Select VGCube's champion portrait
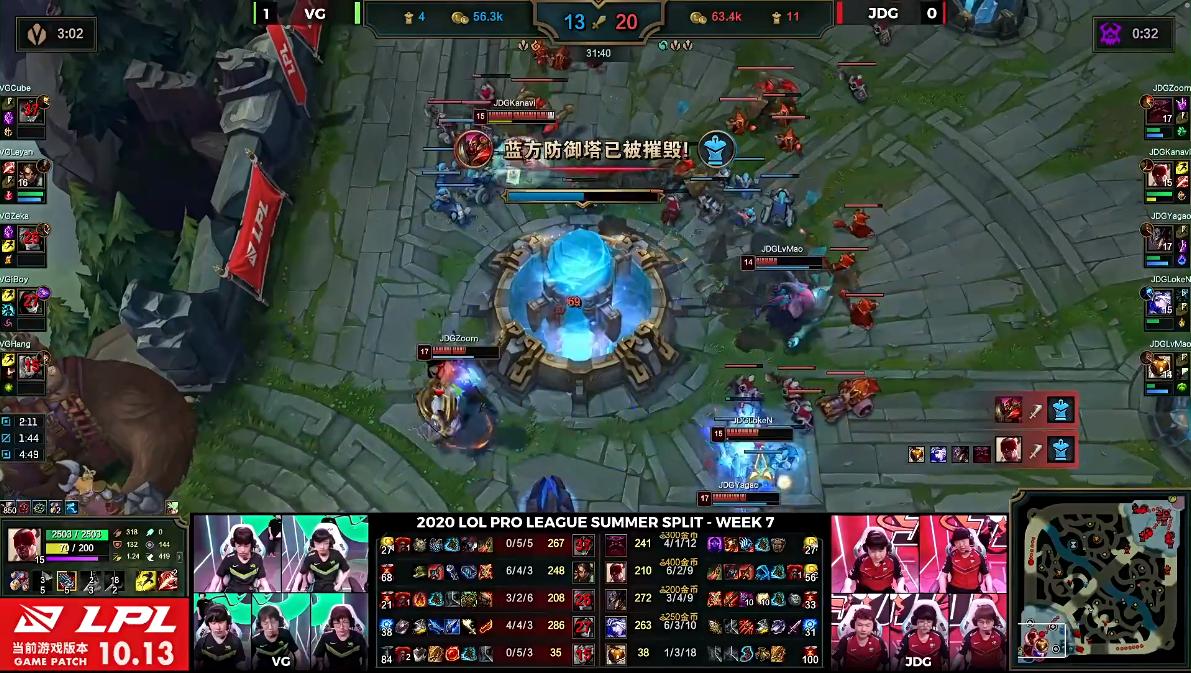The height and width of the screenshot is (673, 1191). pos(30,110)
